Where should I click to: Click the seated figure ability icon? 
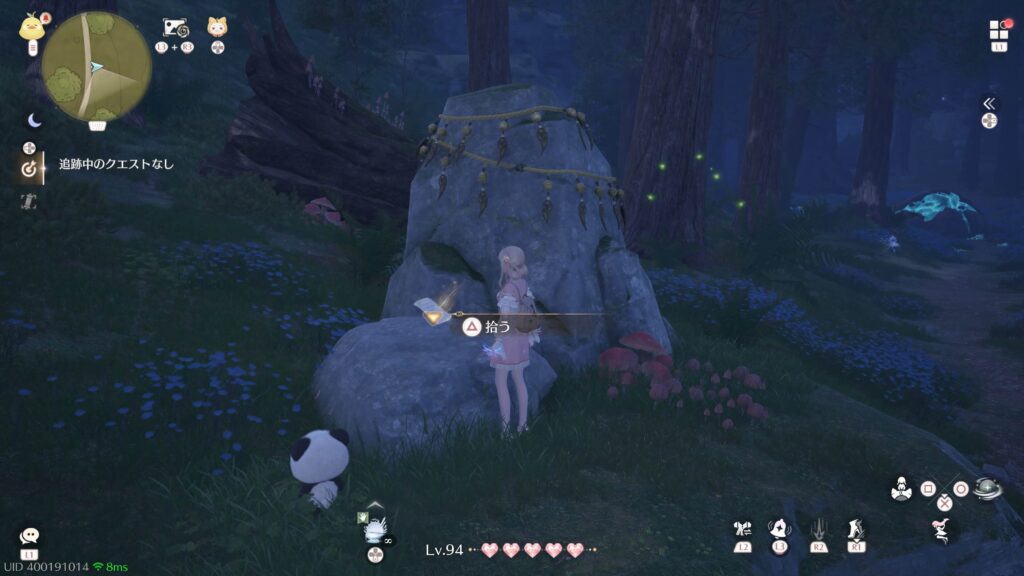901,490
